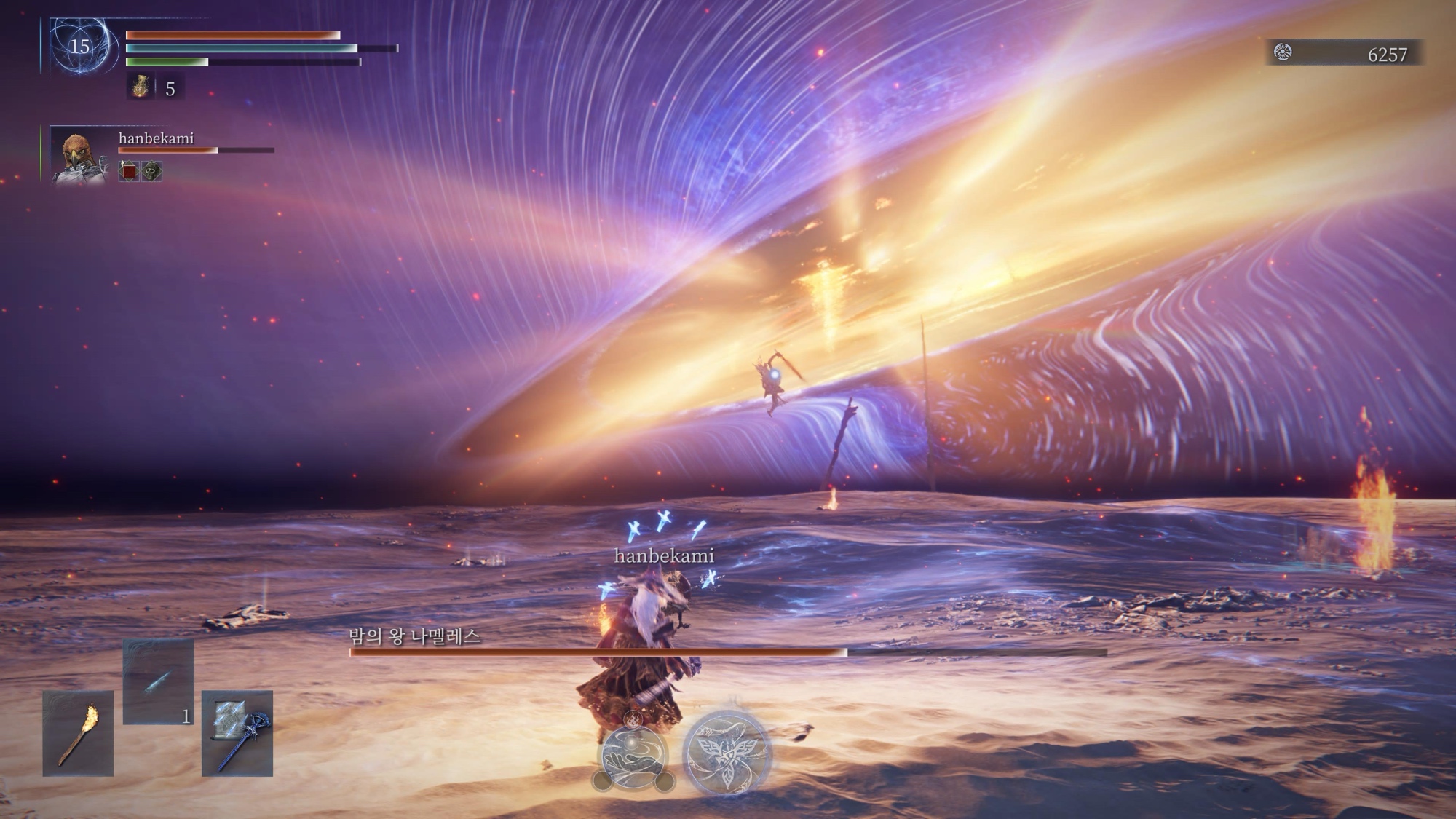1456x819 pixels.
Task: Use the glowing shard consumable slot
Action: (158, 681)
